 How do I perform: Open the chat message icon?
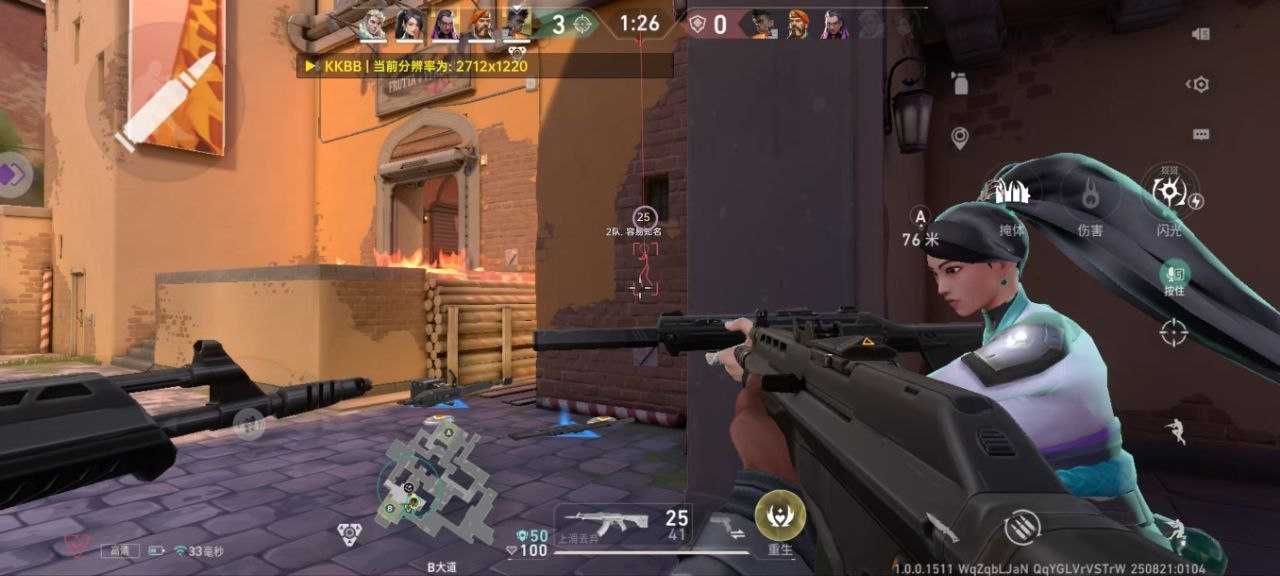tap(1201, 134)
